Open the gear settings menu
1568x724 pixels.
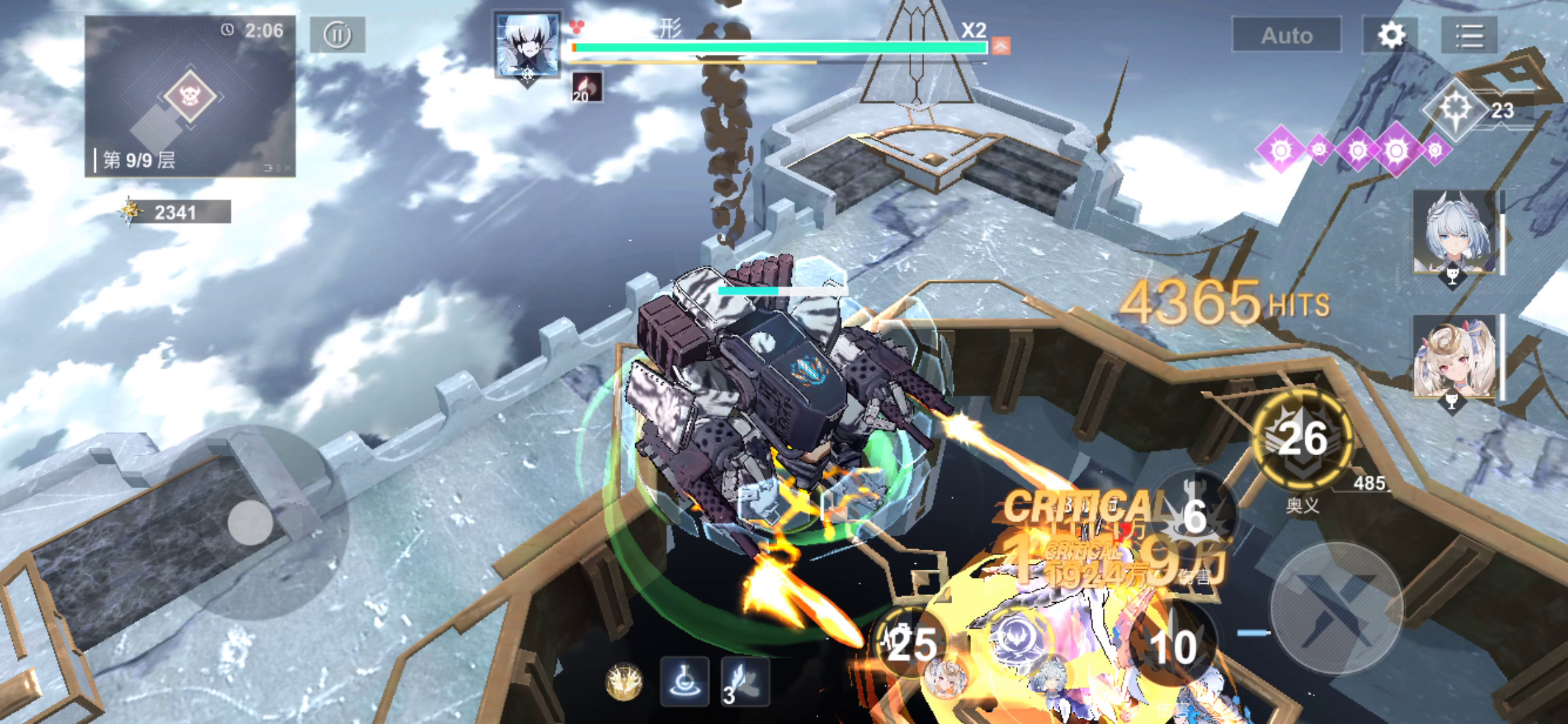click(x=1391, y=35)
